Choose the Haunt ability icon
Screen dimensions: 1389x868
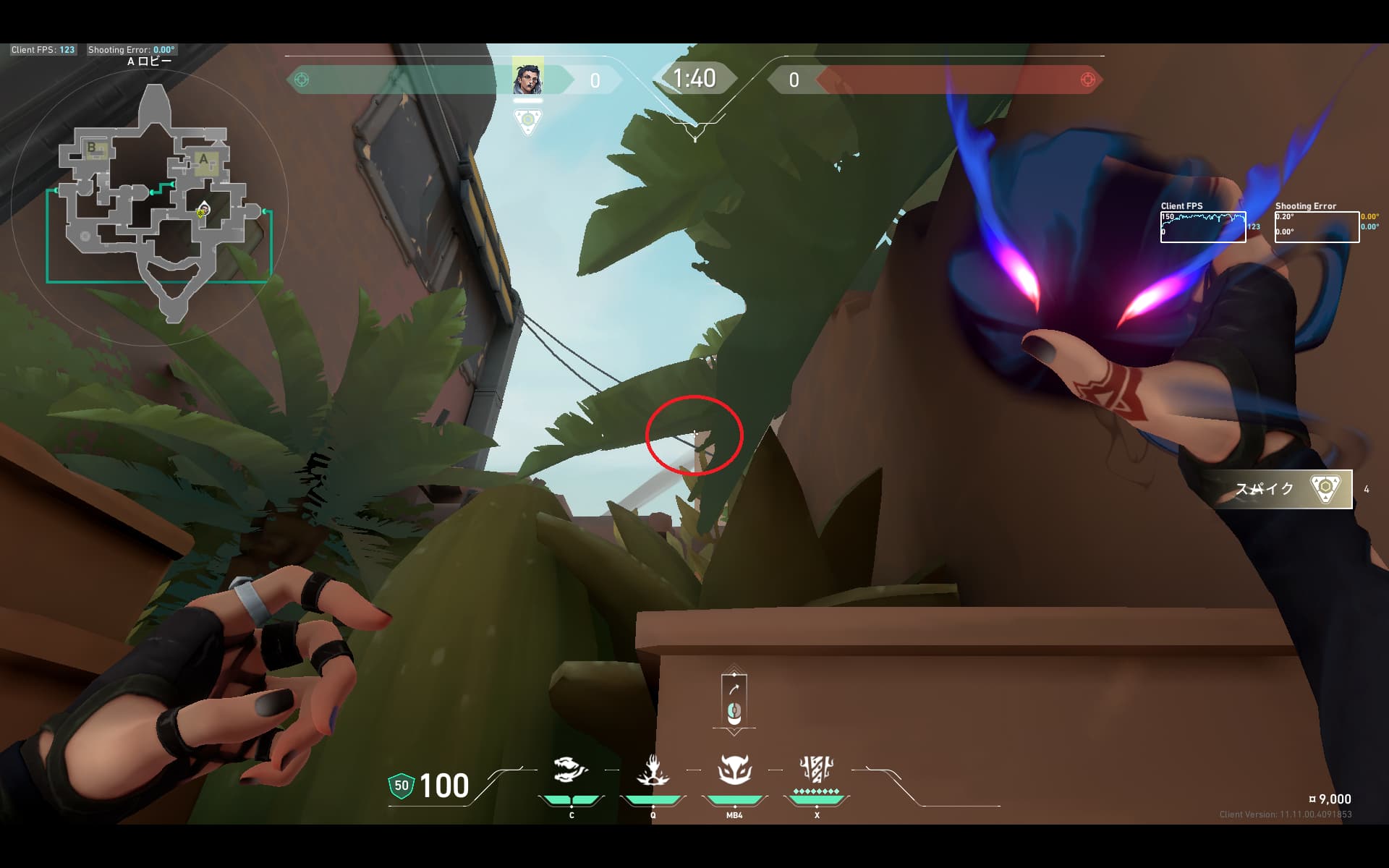734,770
